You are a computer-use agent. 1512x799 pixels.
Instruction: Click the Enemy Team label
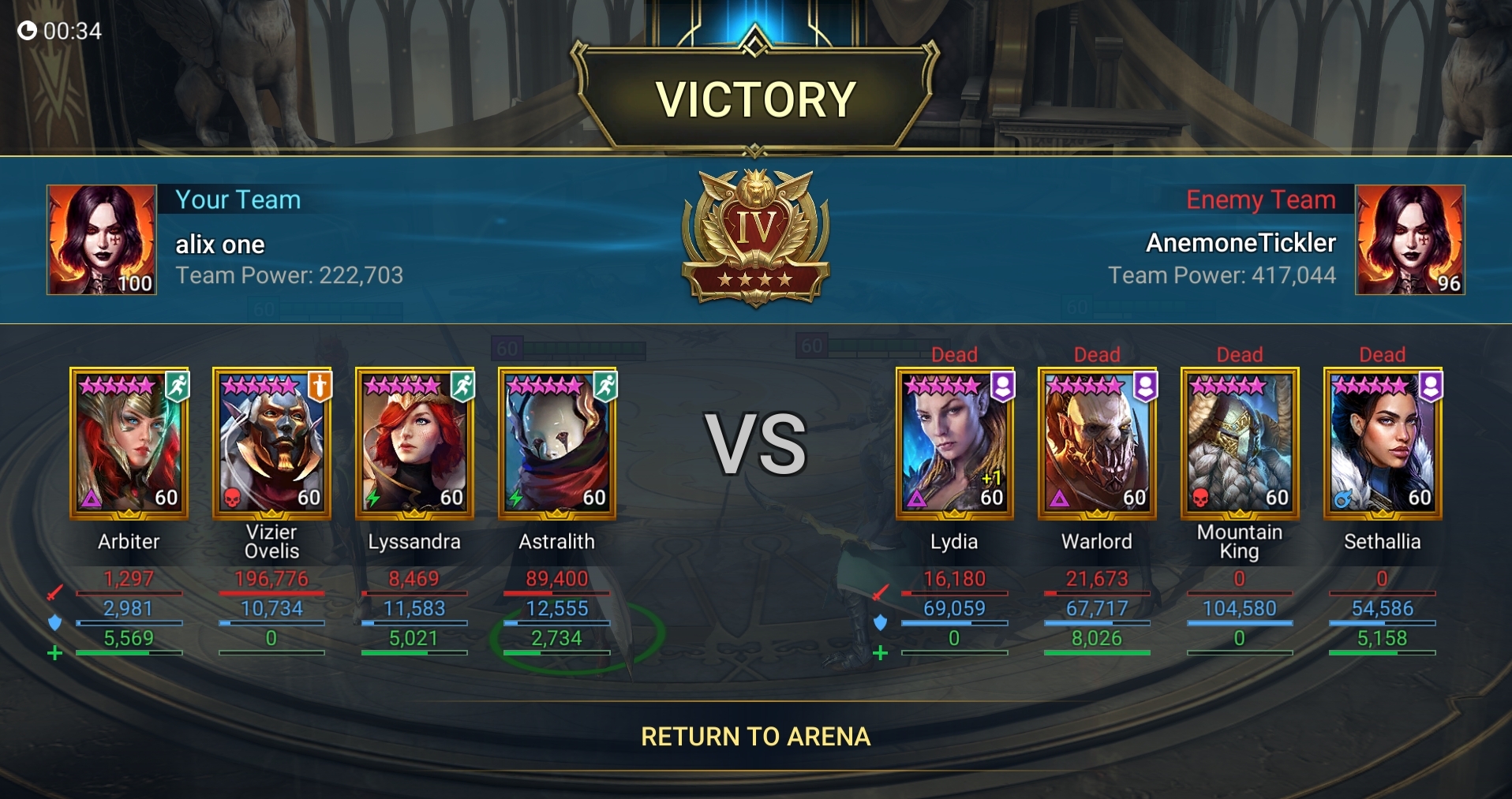(1260, 200)
